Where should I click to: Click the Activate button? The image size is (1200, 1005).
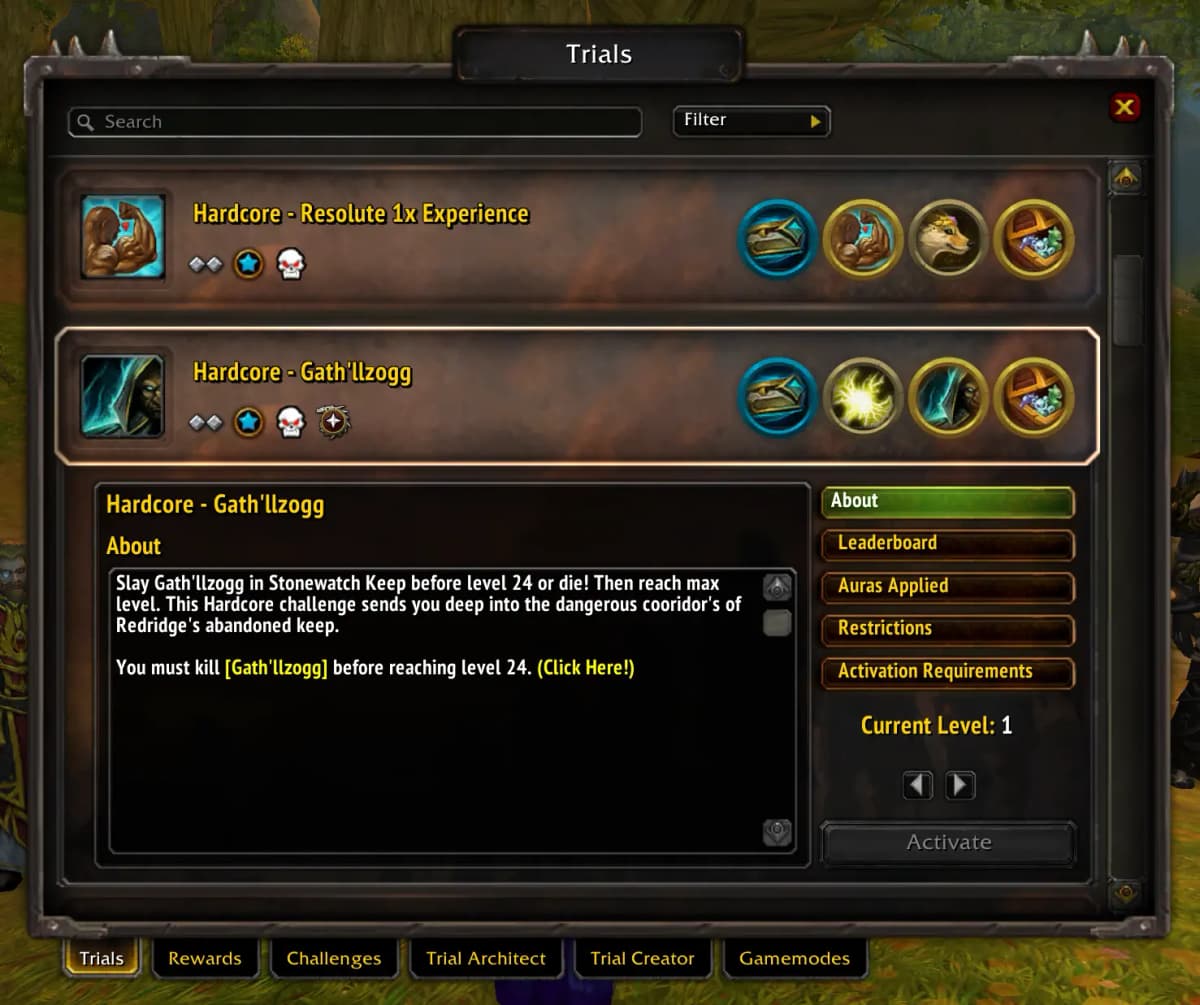coord(948,843)
